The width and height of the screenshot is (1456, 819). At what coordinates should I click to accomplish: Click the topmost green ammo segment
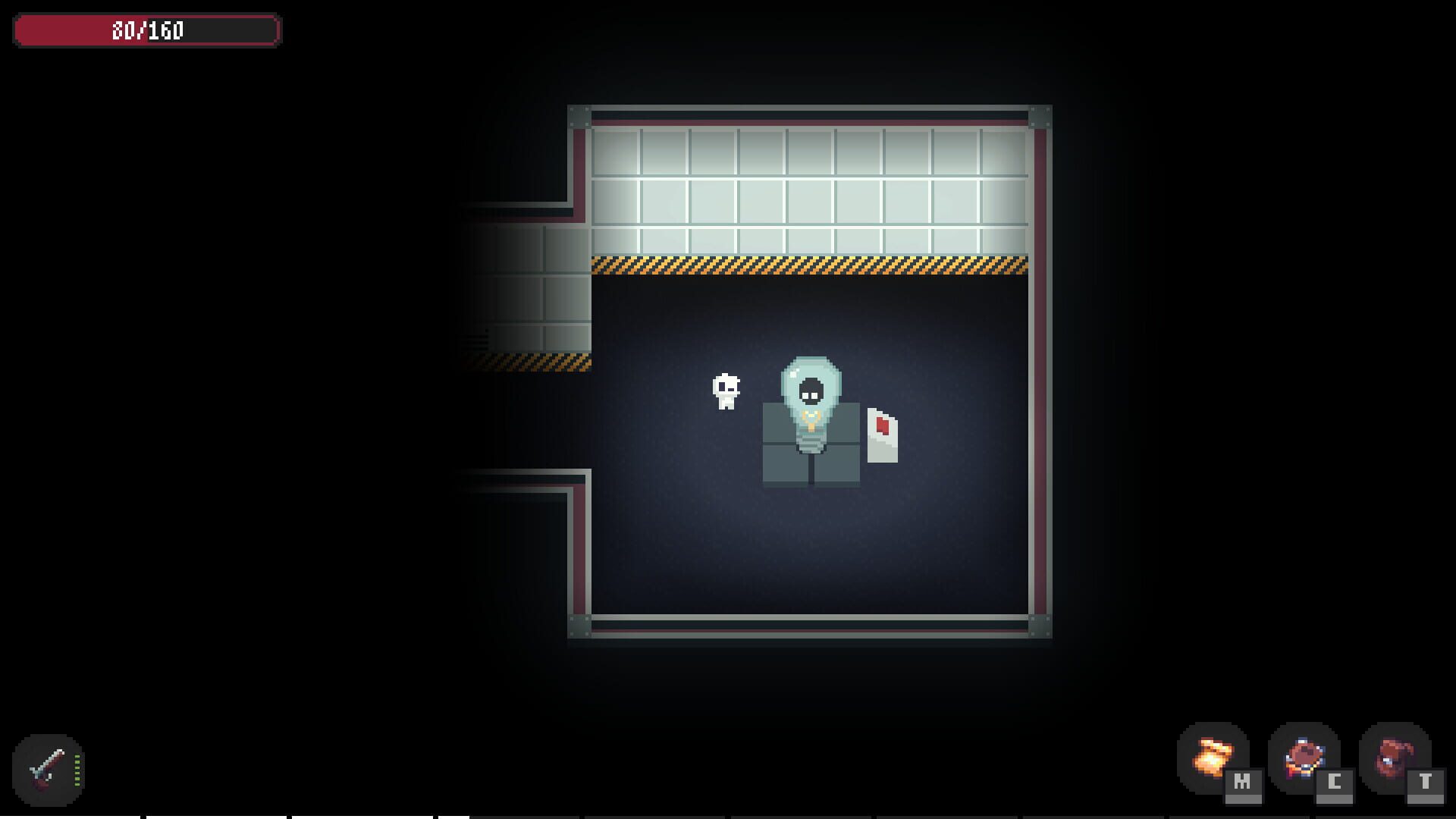pos(77,756)
